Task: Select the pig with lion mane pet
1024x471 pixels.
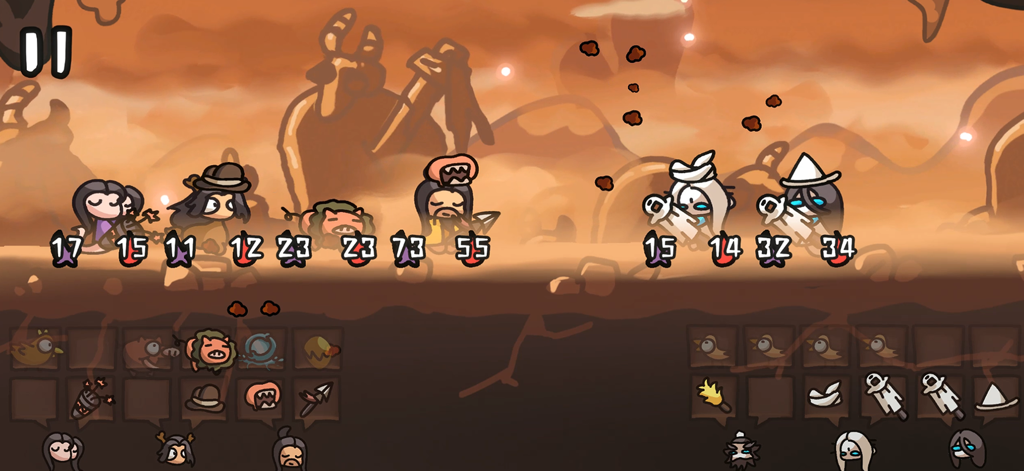Action: click(211, 349)
